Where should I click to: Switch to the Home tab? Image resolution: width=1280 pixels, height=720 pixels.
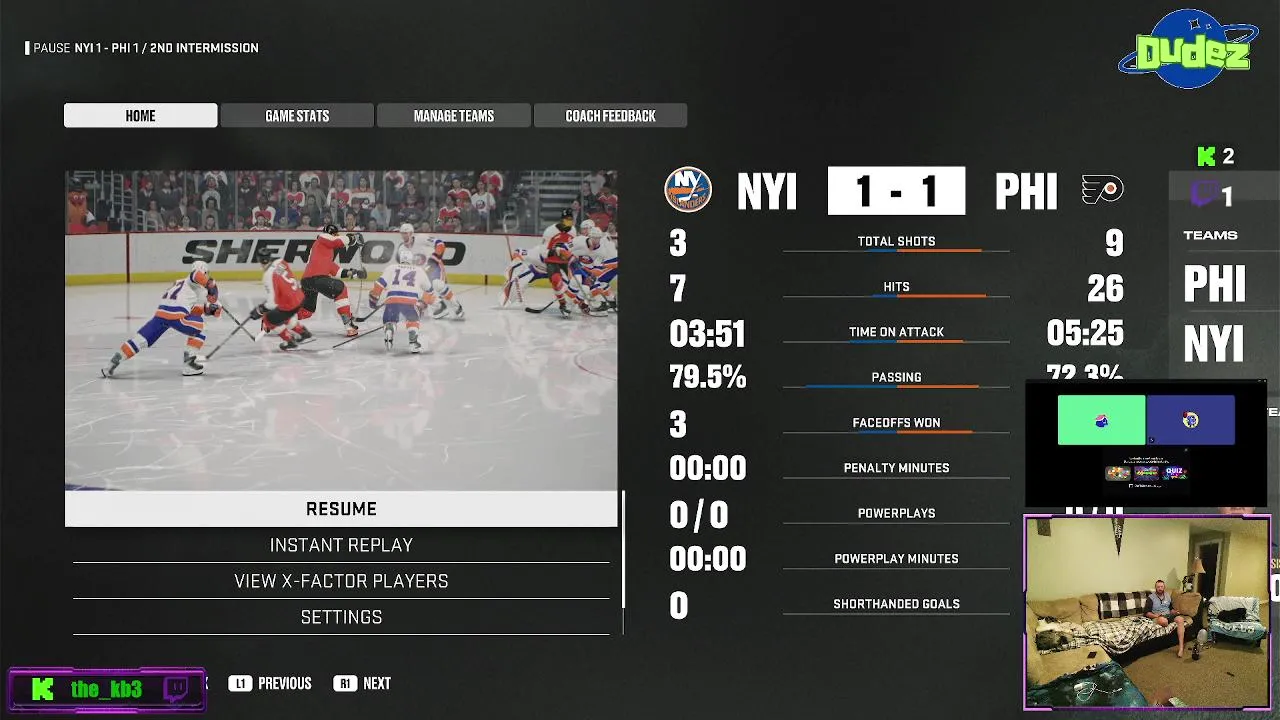[140, 116]
